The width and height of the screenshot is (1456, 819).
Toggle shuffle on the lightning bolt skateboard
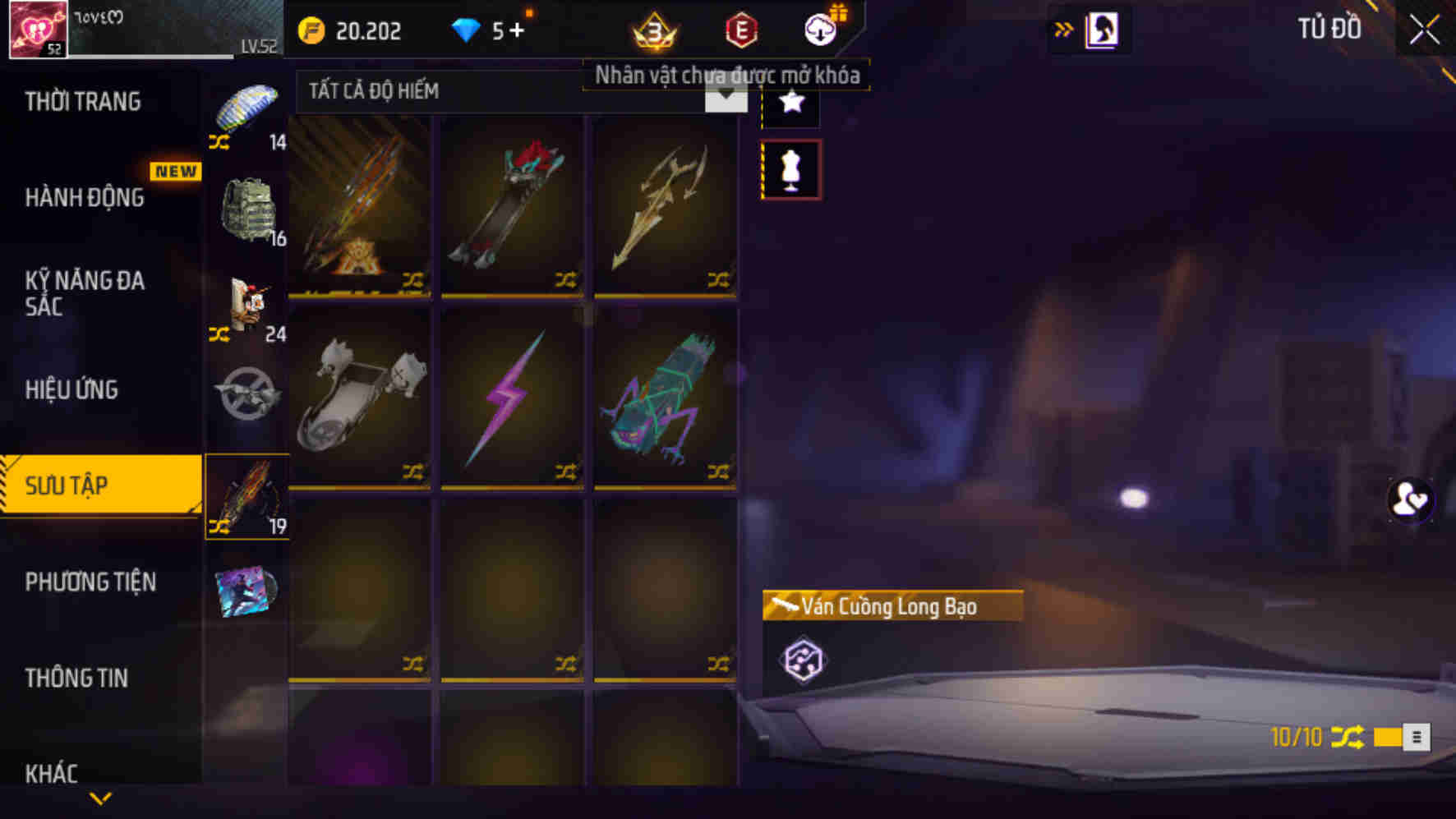click(567, 470)
